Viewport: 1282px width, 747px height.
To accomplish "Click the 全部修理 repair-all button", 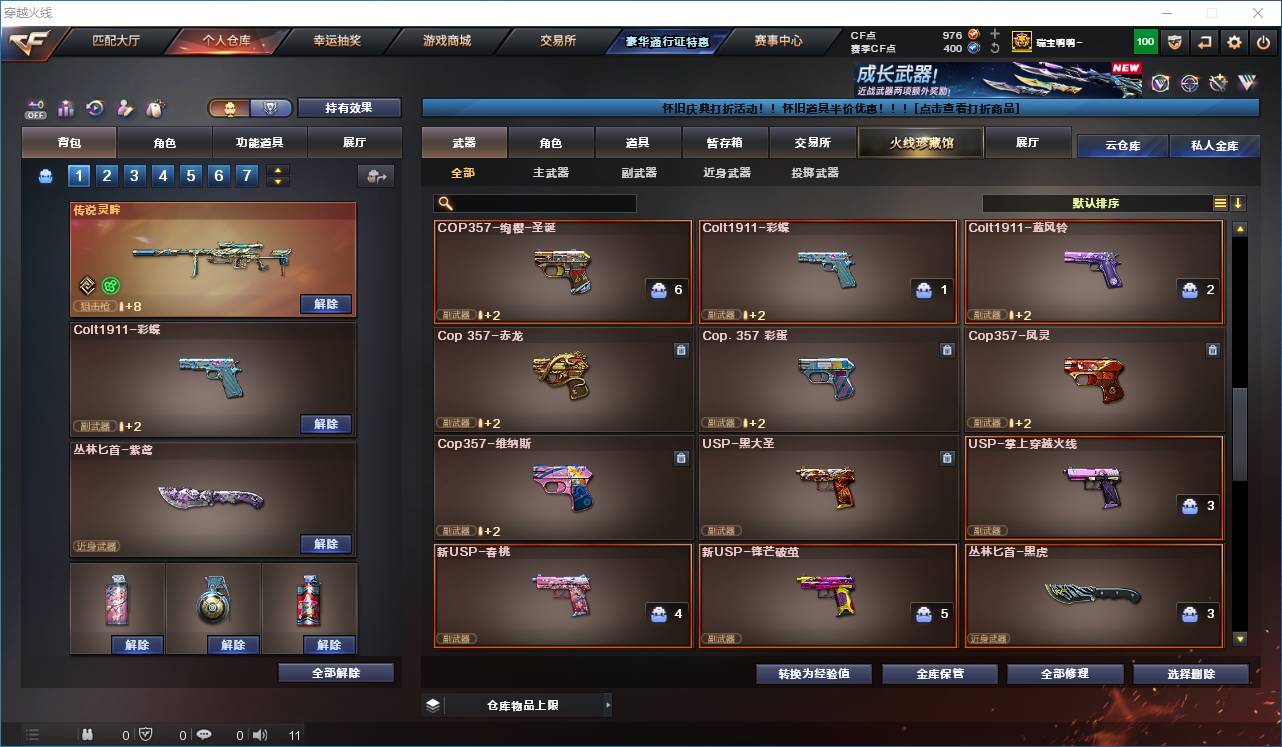I will (x=1065, y=673).
